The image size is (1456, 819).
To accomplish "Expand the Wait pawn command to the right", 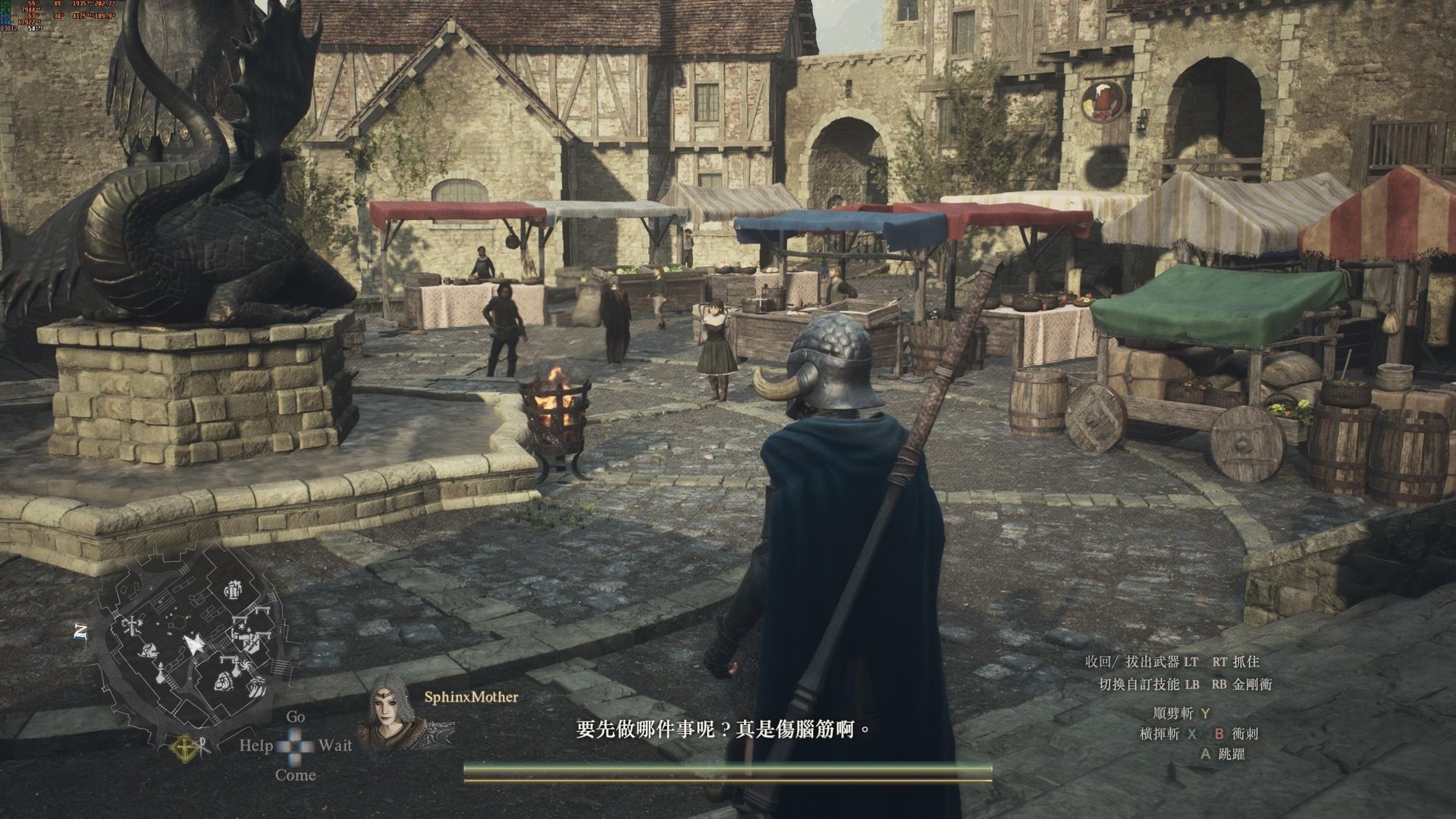I will (x=336, y=746).
